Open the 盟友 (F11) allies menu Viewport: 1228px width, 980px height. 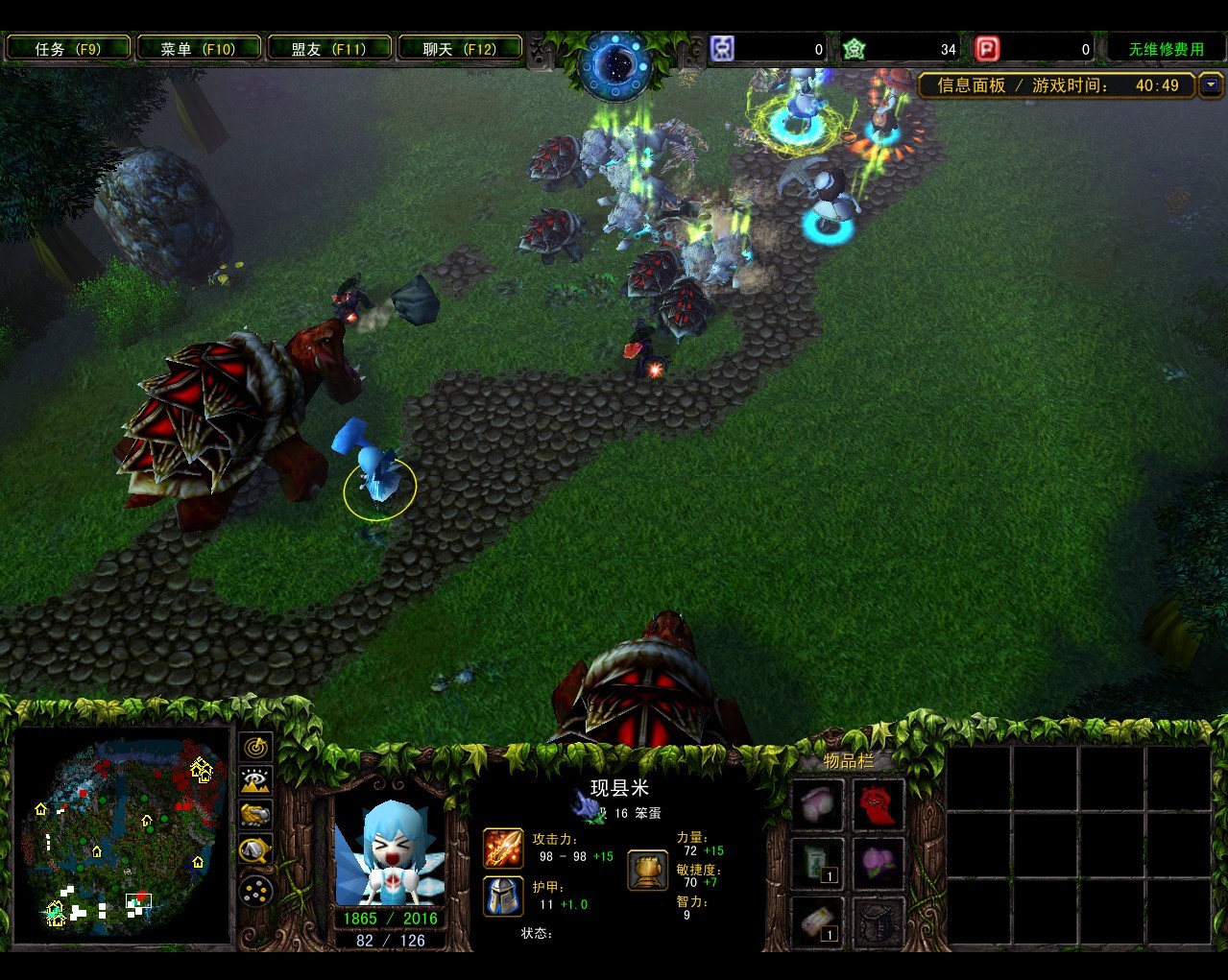pyautogui.click(x=328, y=48)
